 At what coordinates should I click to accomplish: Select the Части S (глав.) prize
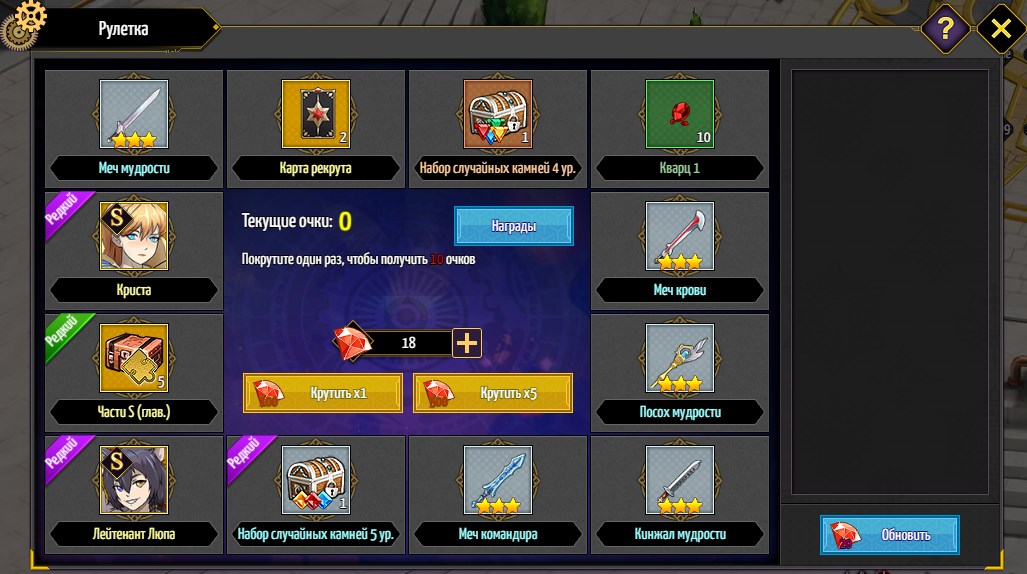point(134,358)
